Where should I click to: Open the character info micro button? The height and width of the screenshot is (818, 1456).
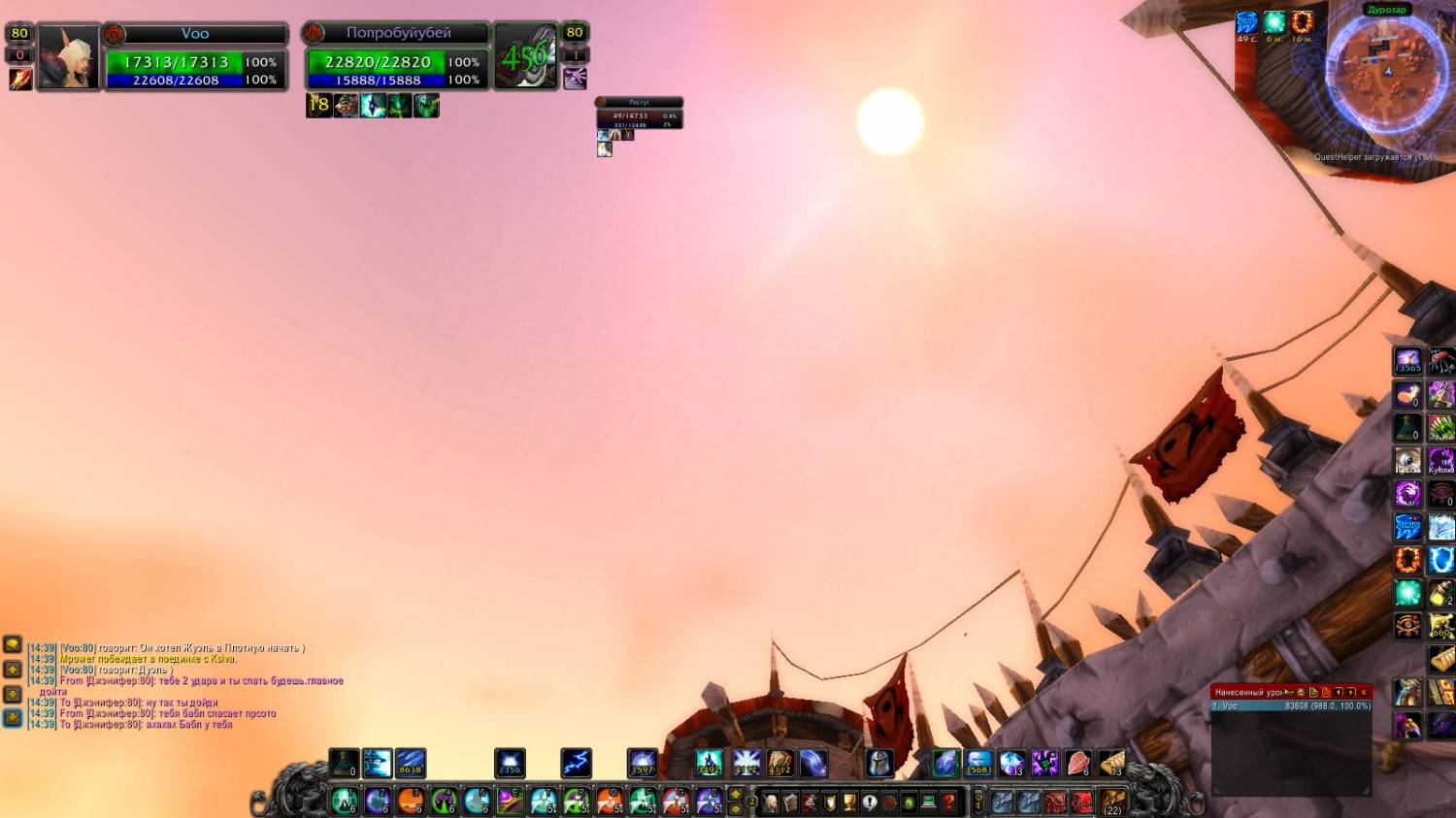tap(770, 802)
